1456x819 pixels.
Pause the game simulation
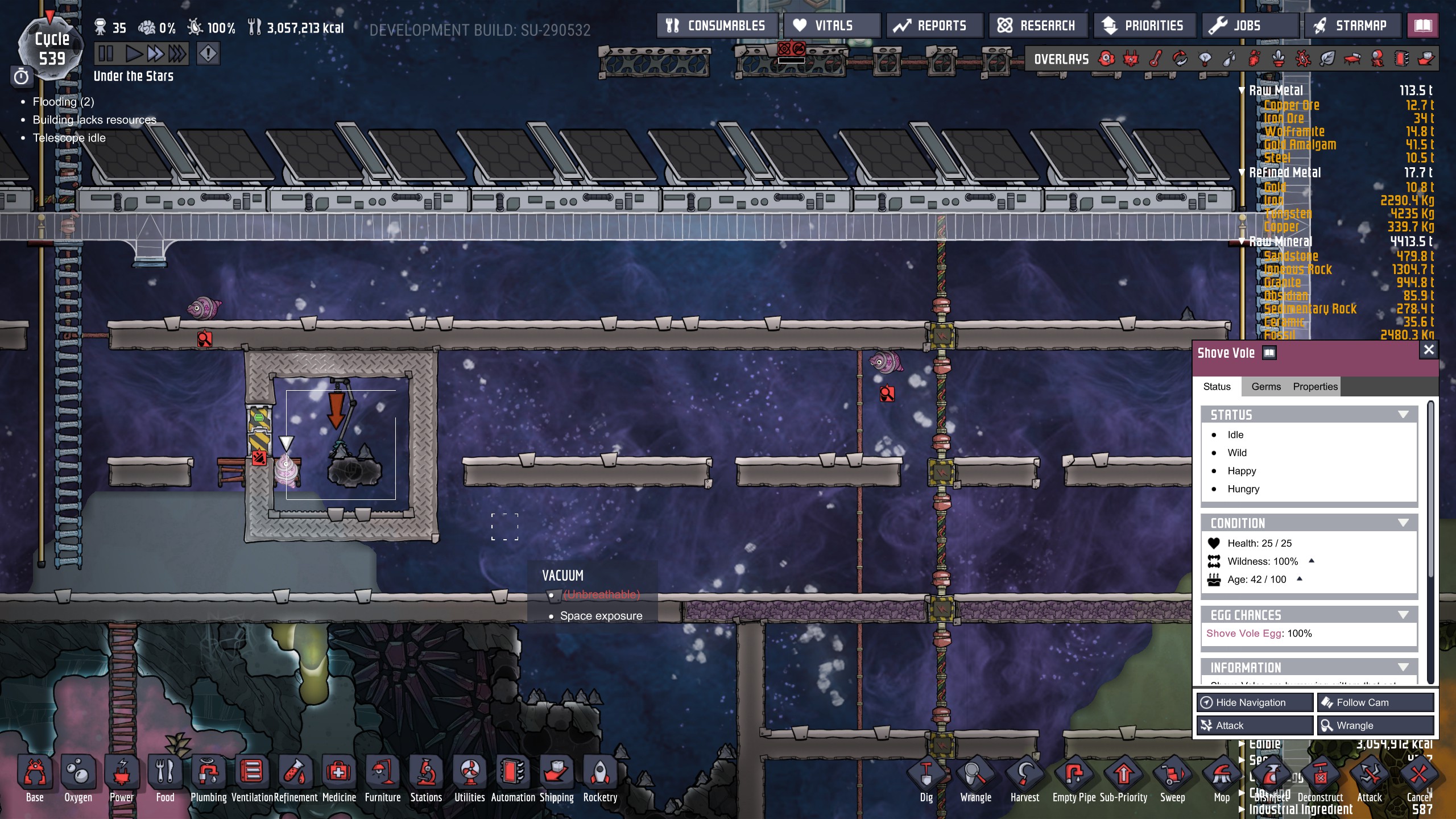click(106, 55)
